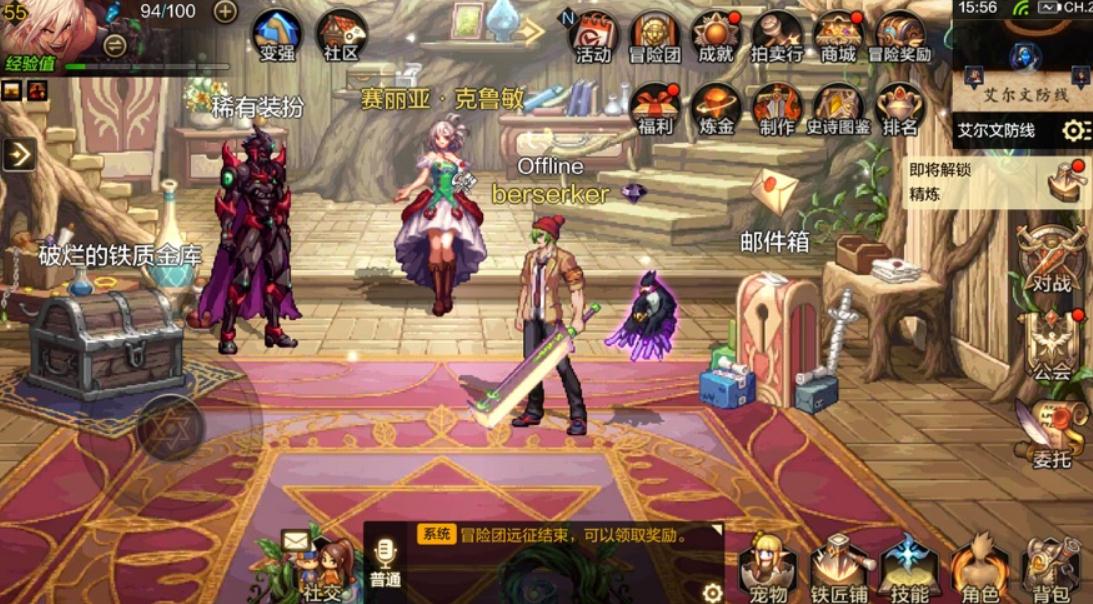Open the 宠物 pet menu
Image resolution: width=1093 pixels, height=604 pixels.
pyautogui.click(x=768, y=570)
